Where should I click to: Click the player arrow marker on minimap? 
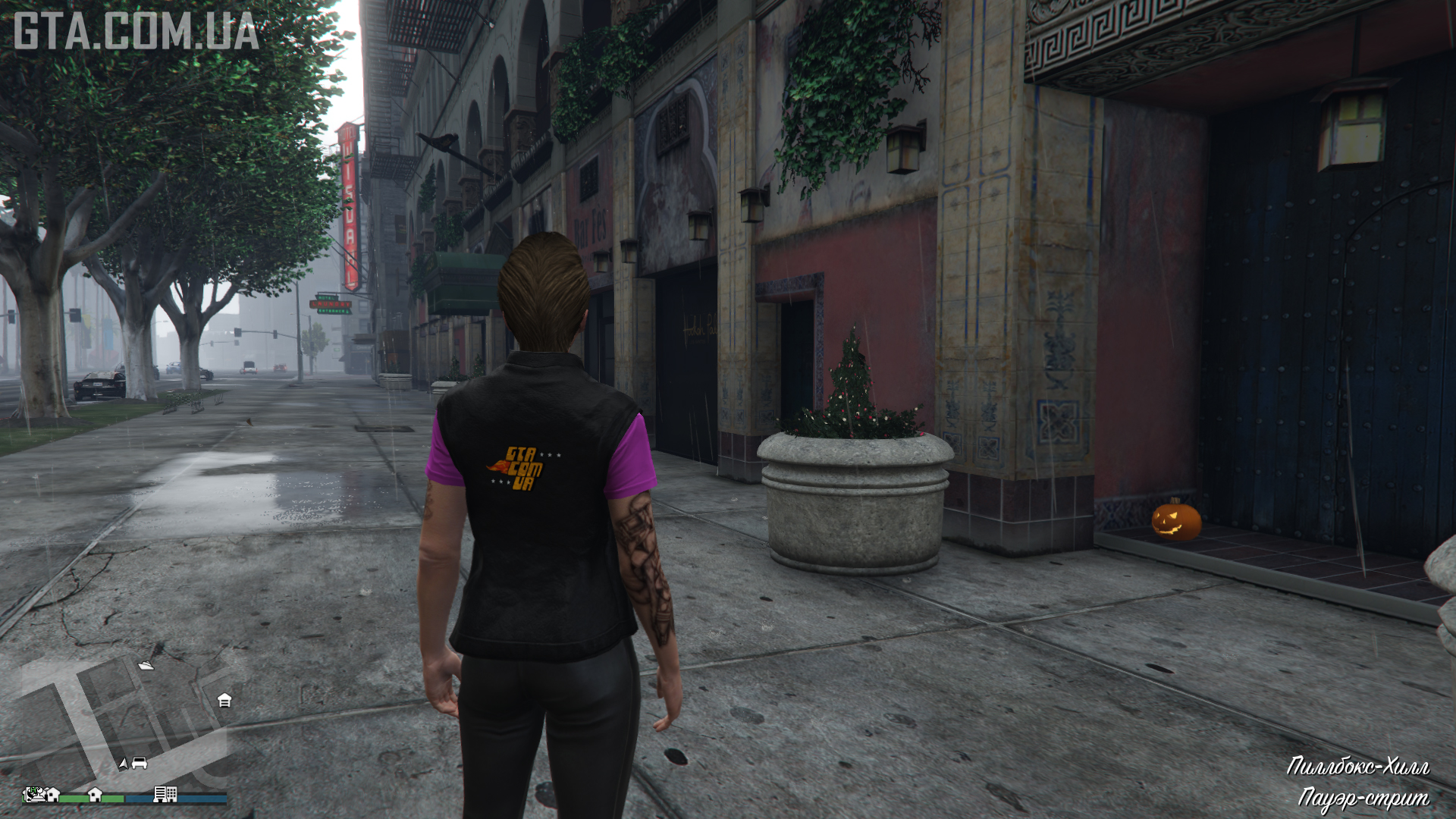pos(123,764)
